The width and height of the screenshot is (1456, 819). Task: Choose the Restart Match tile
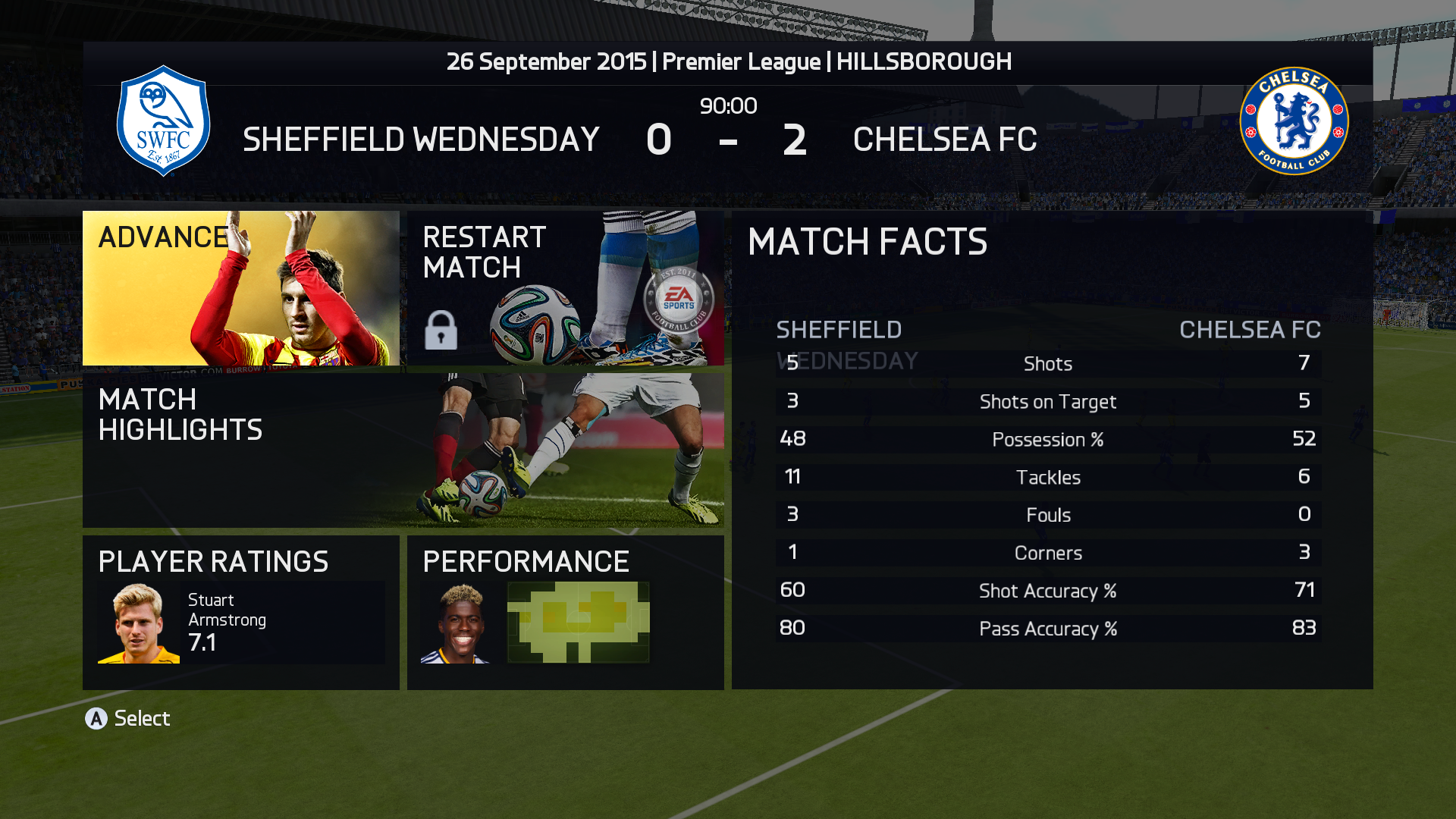pos(565,288)
